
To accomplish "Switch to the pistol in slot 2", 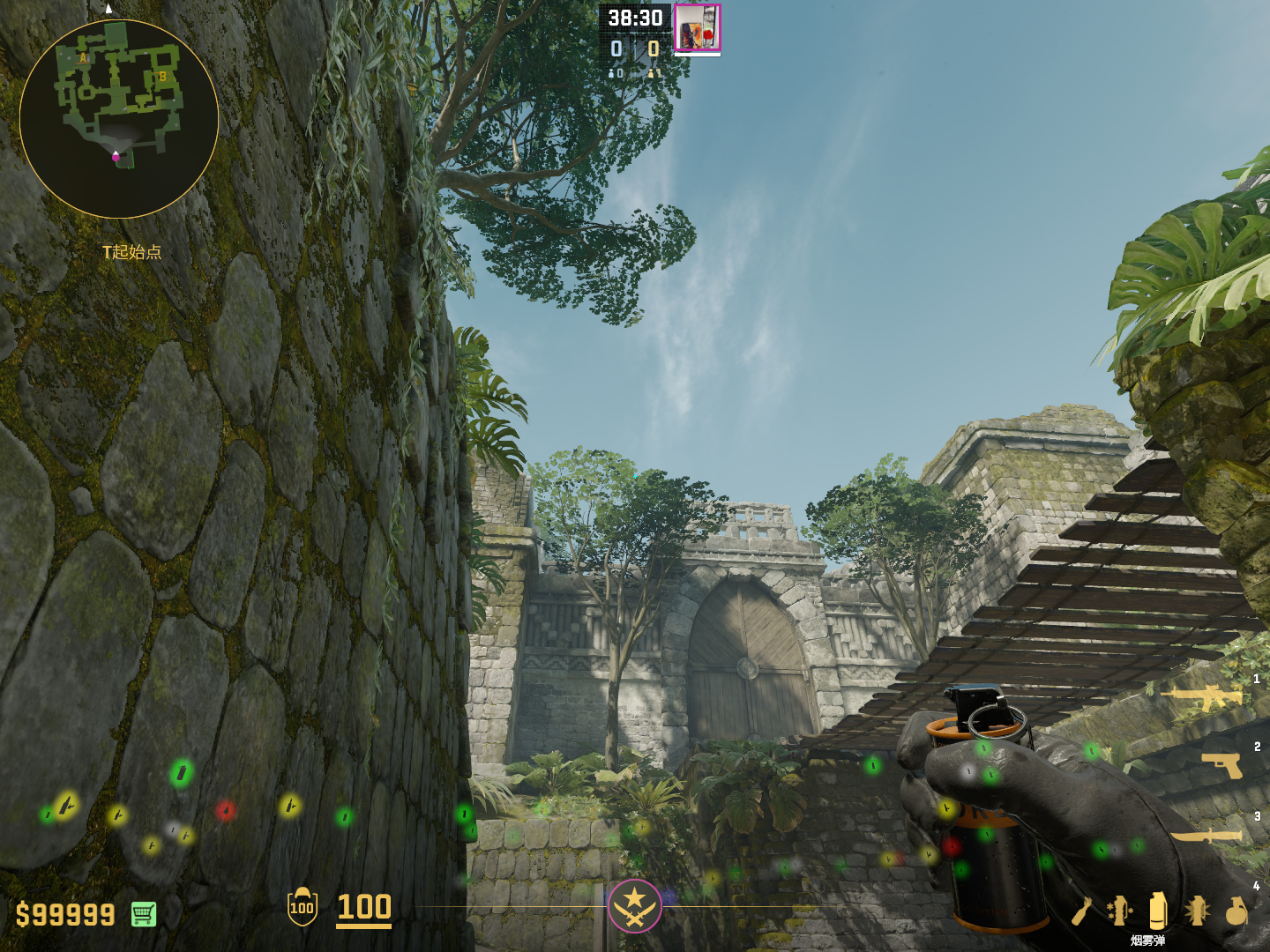I will tap(1221, 765).
